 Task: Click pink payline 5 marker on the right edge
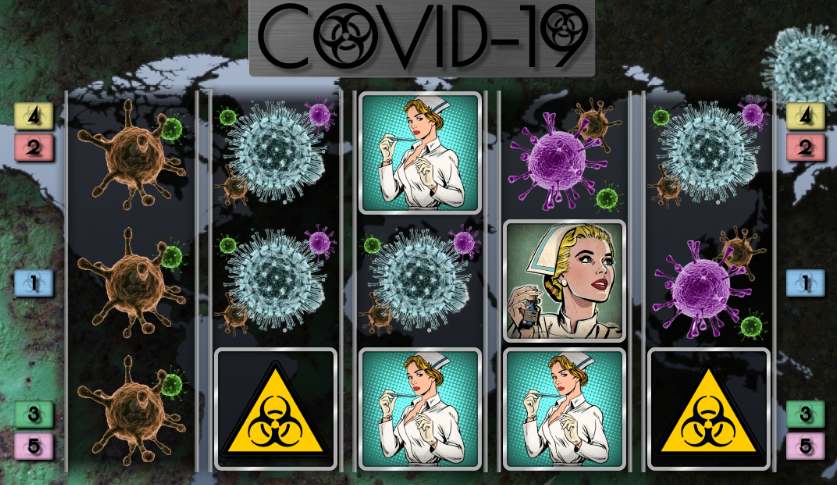804,446
